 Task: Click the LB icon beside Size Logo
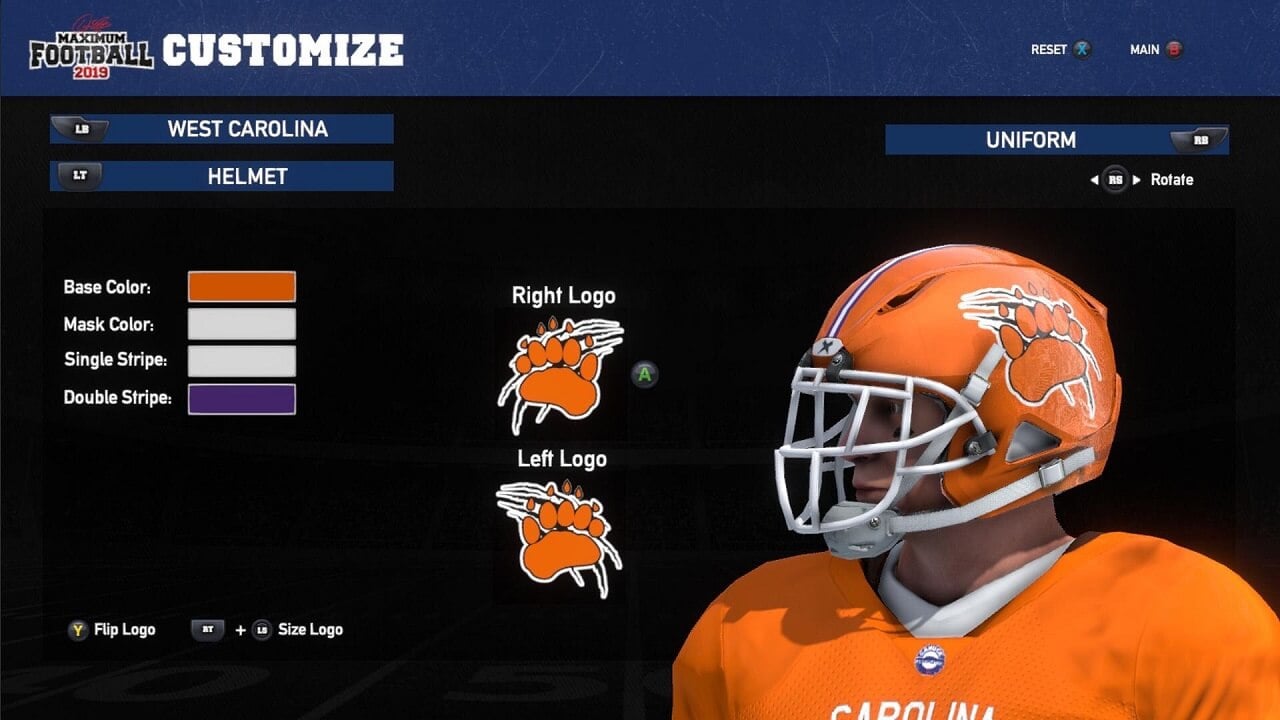coord(262,629)
